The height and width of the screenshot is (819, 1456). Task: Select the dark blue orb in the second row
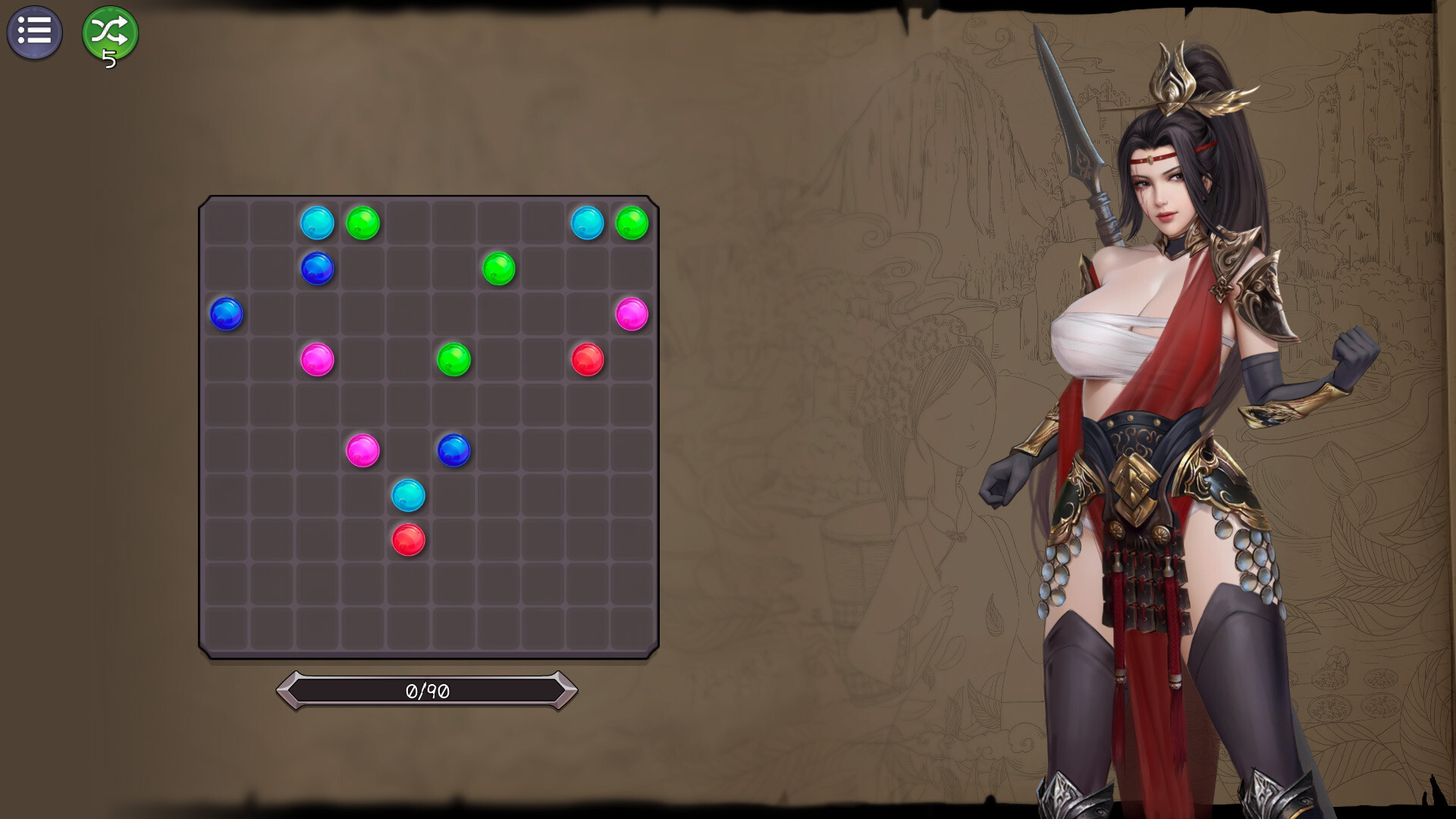(x=318, y=268)
